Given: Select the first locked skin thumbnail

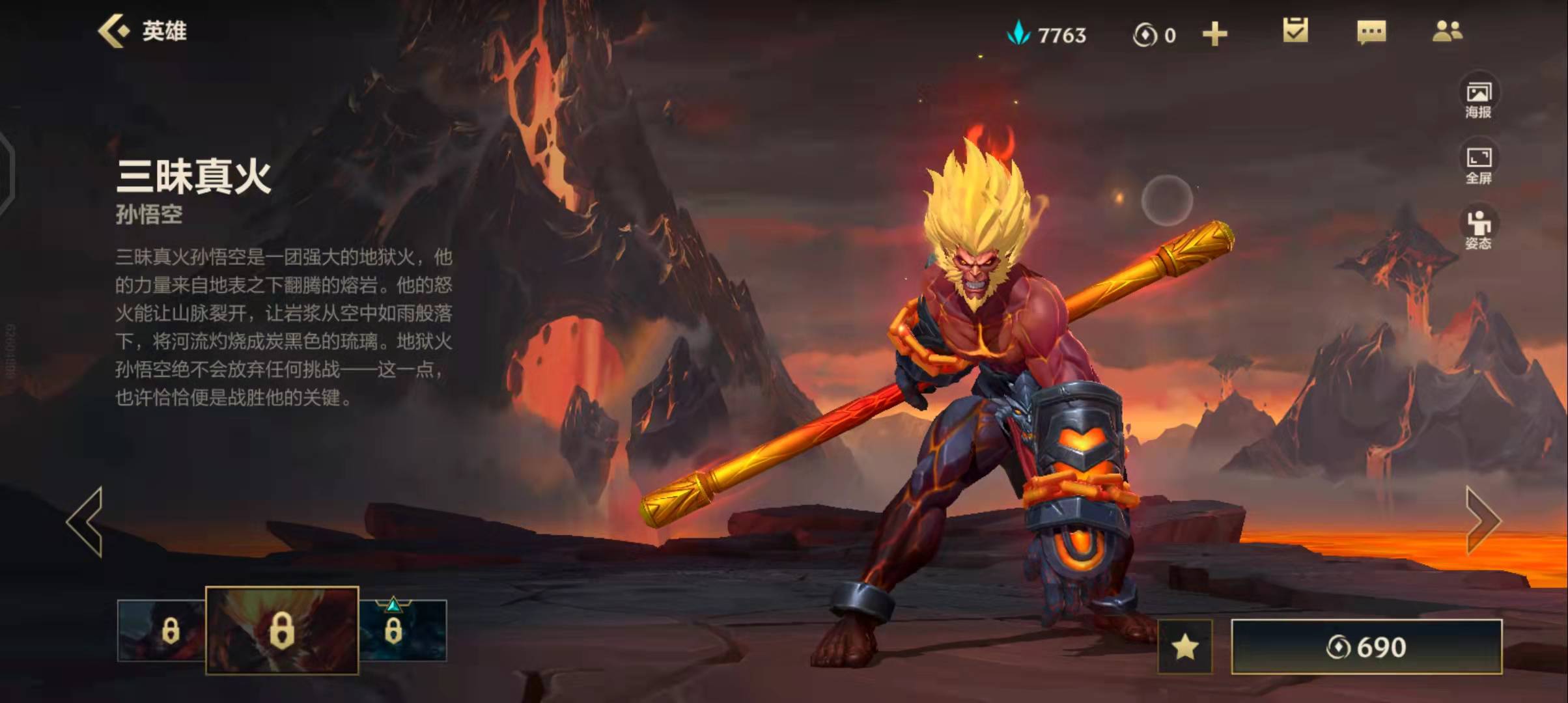Looking at the screenshot, I should point(161,630).
